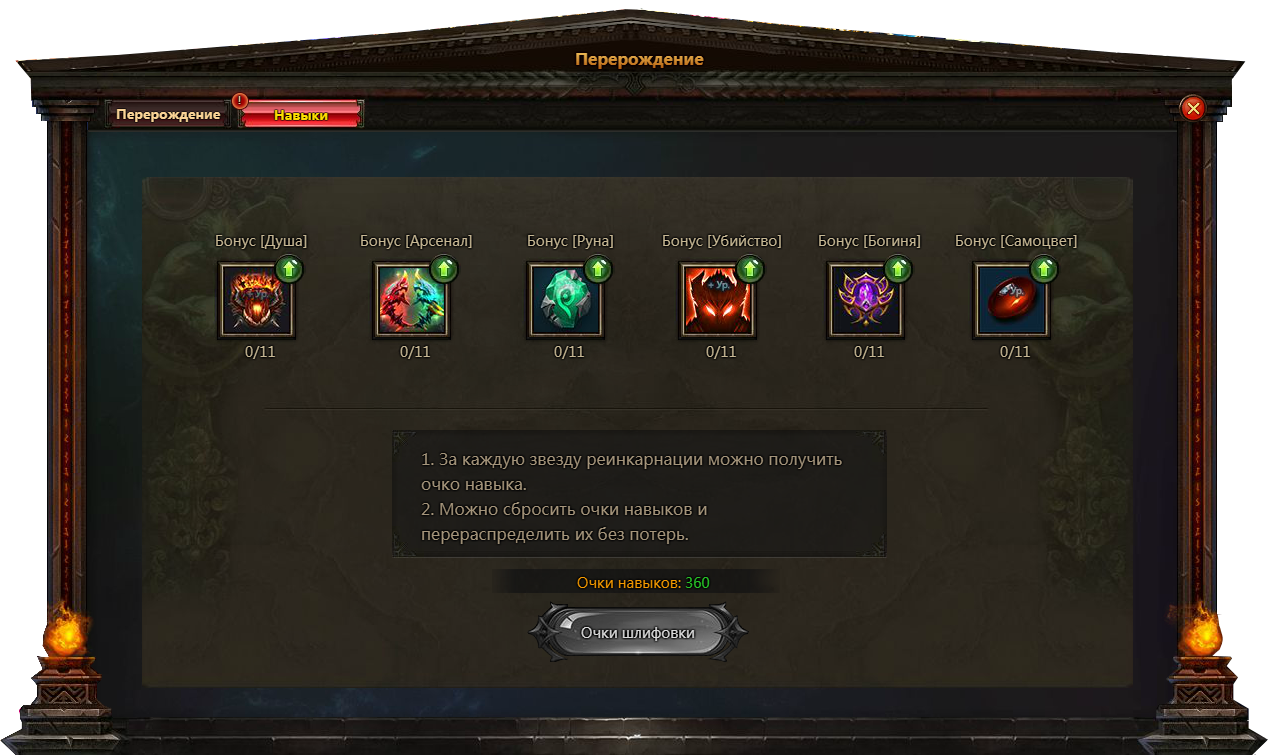The height and width of the screenshot is (755, 1270).
Task: Open the Бонус [Самоцвет] skill icon
Action: click(1011, 301)
